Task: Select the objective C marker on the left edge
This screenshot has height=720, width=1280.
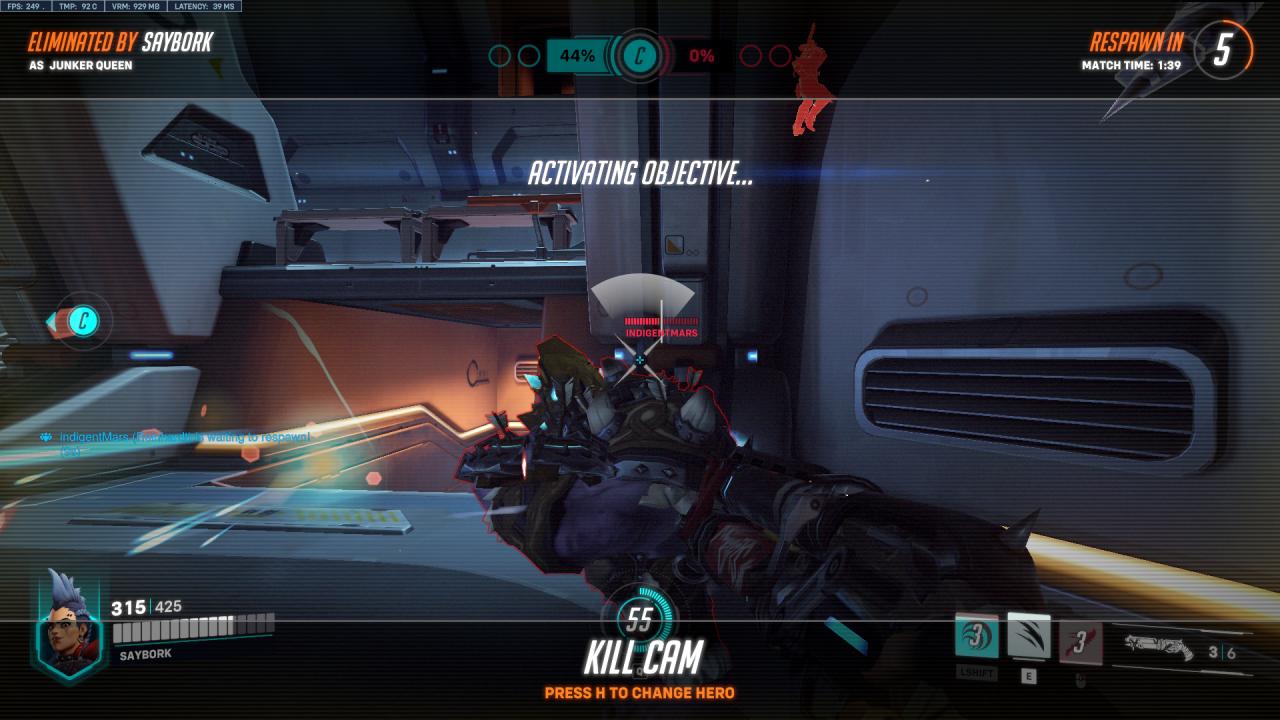Action: (x=84, y=321)
